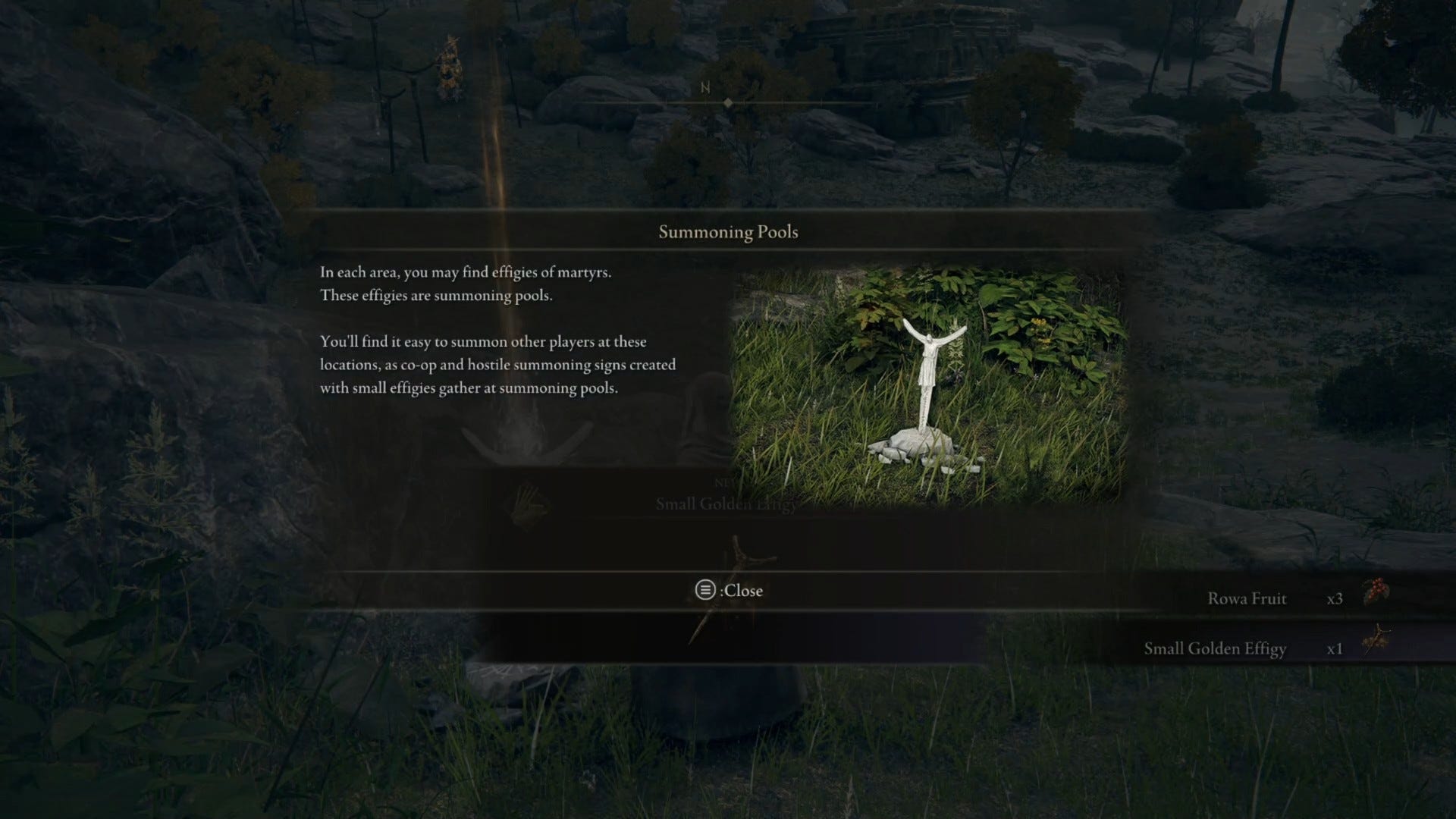1456x819 pixels.
Task: Click the N letter on the compass
Action: pos(704,86)
